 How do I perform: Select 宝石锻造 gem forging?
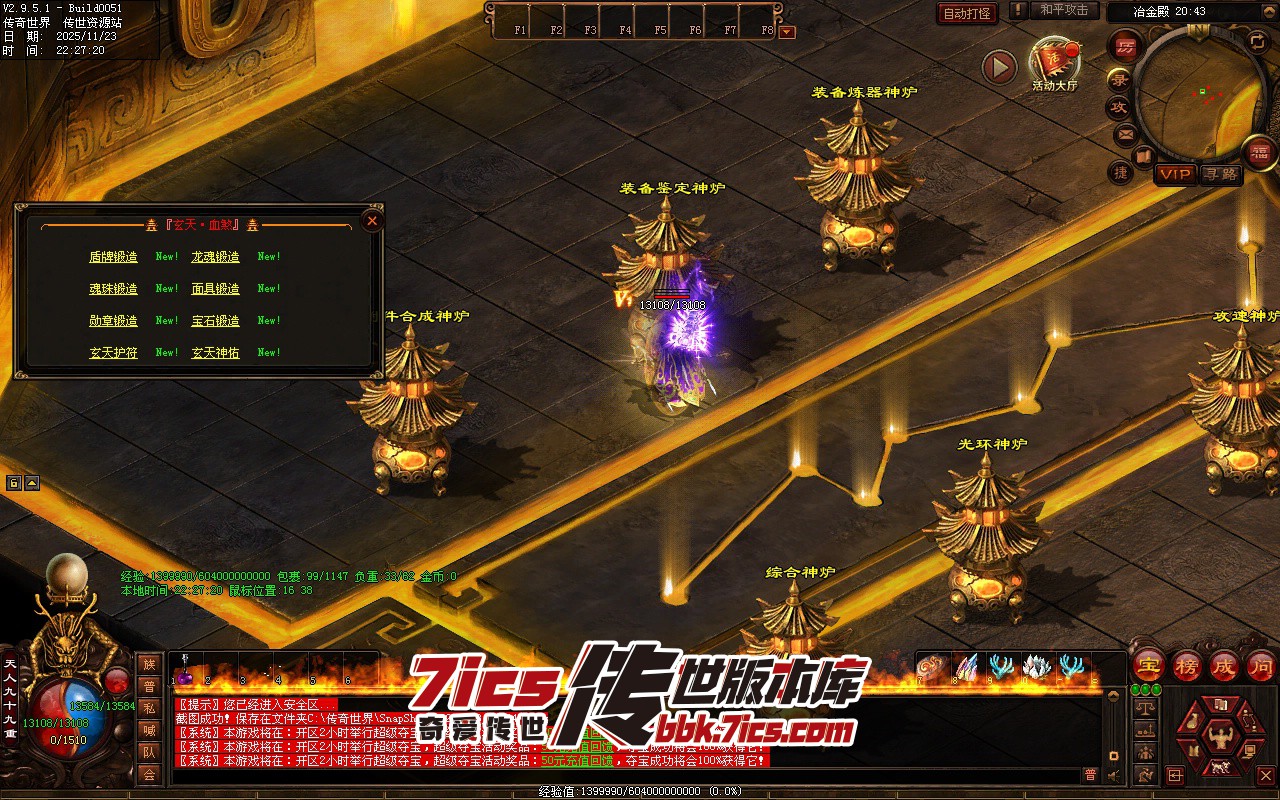pyautogui.click(x=216, y=321)
